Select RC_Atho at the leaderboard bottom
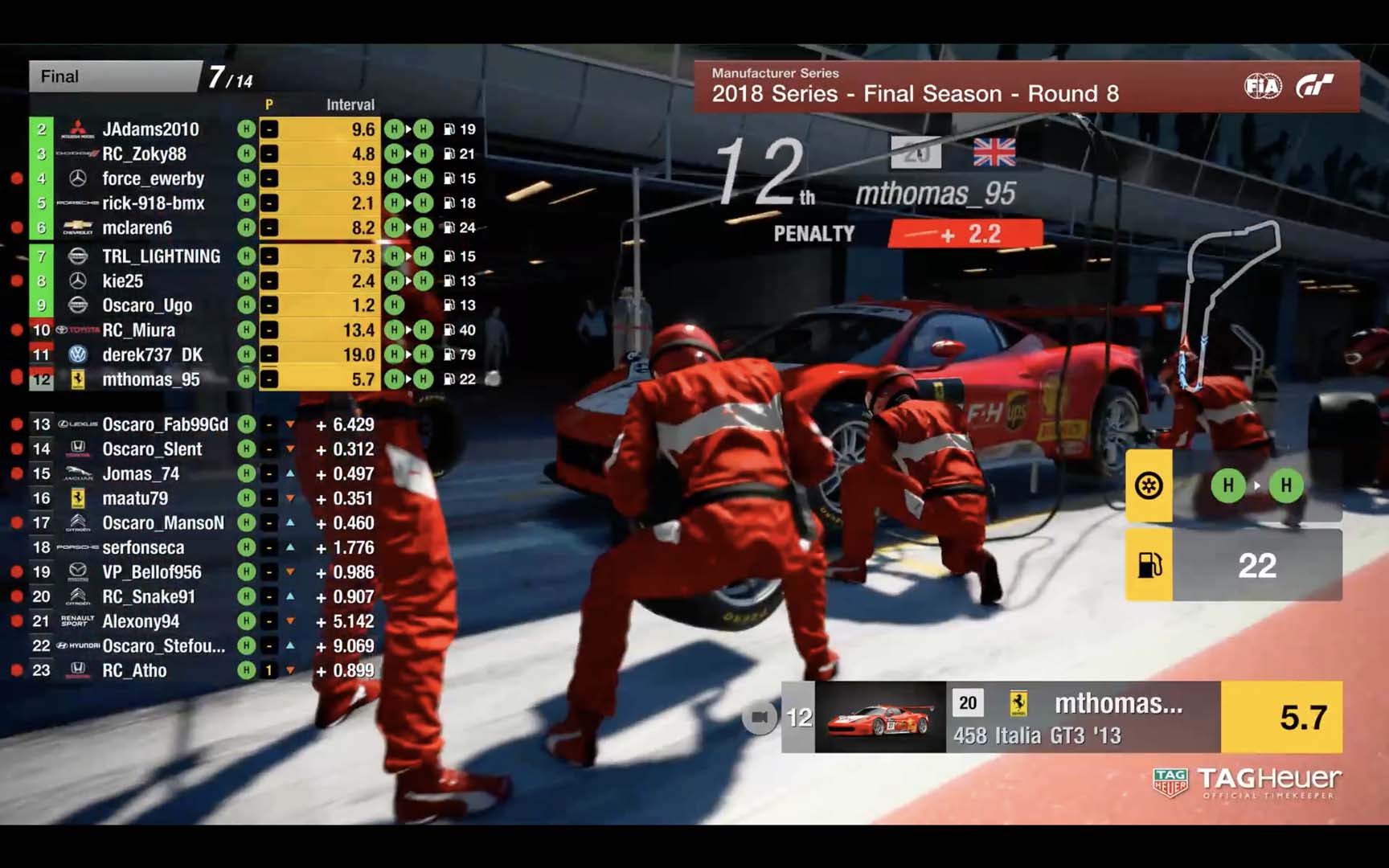 point(134,670)
